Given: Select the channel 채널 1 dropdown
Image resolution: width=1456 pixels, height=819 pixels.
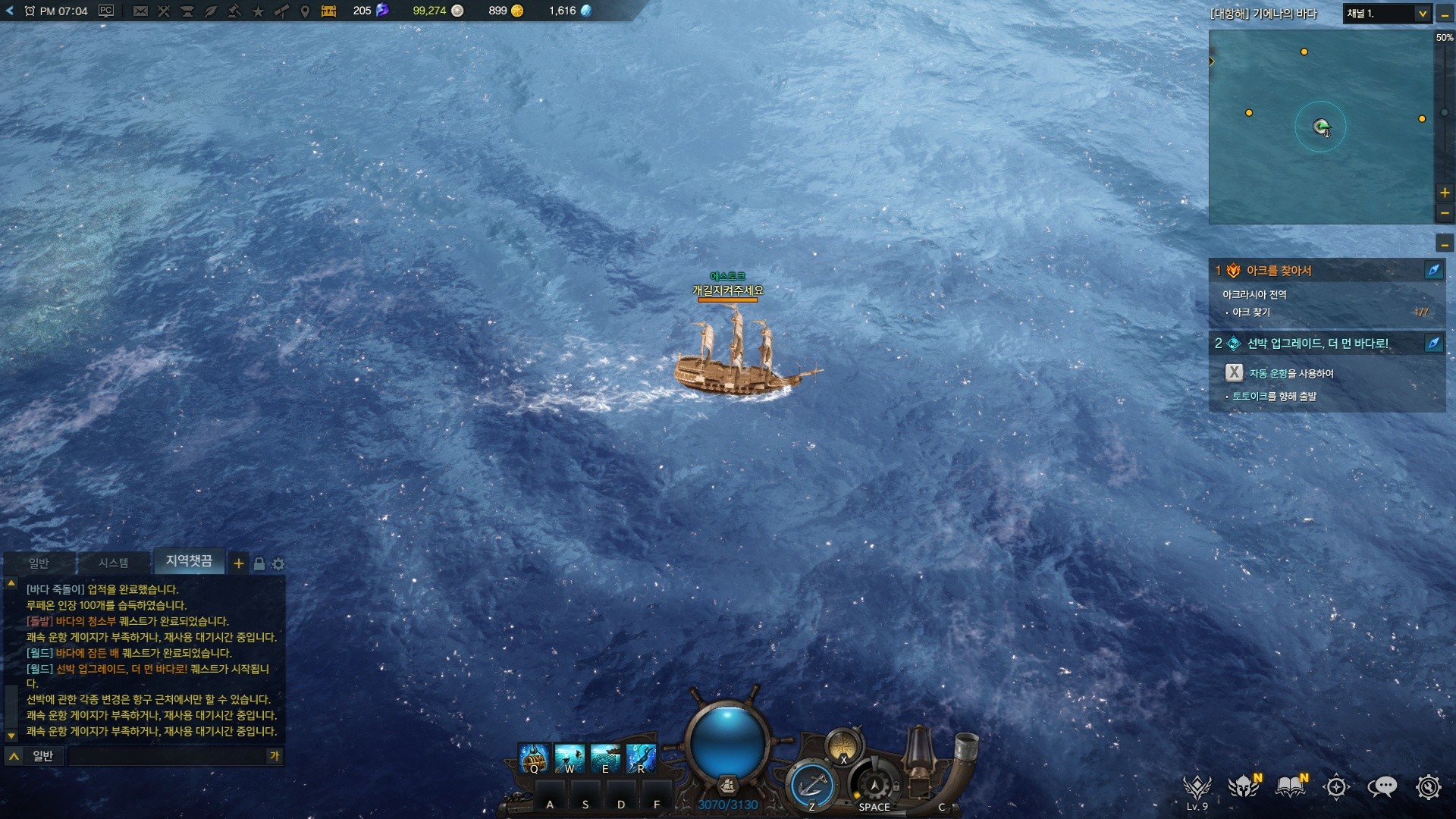Looking at the screenshot, I should (1387, 14).
